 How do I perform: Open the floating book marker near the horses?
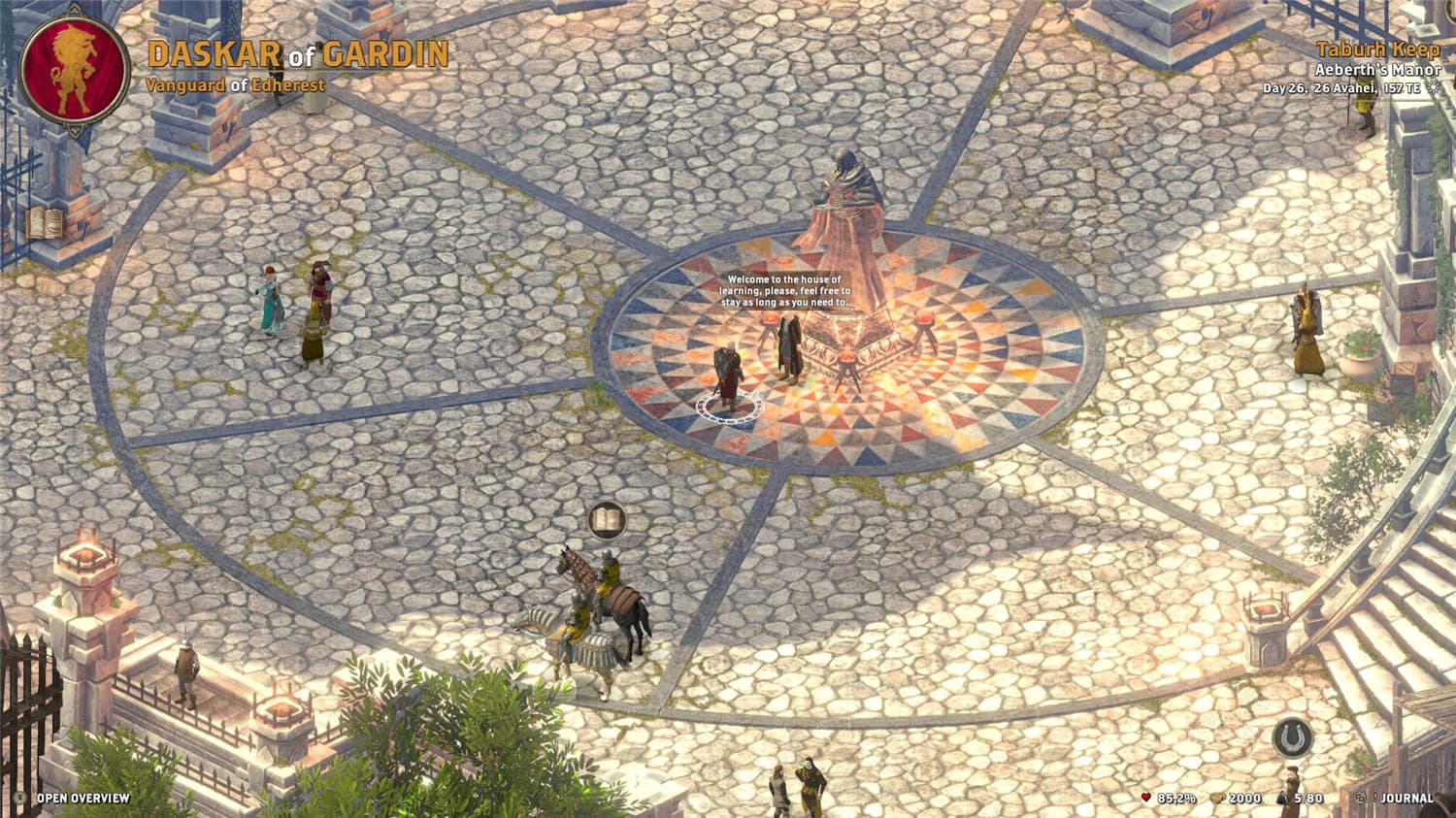[607, 522]
